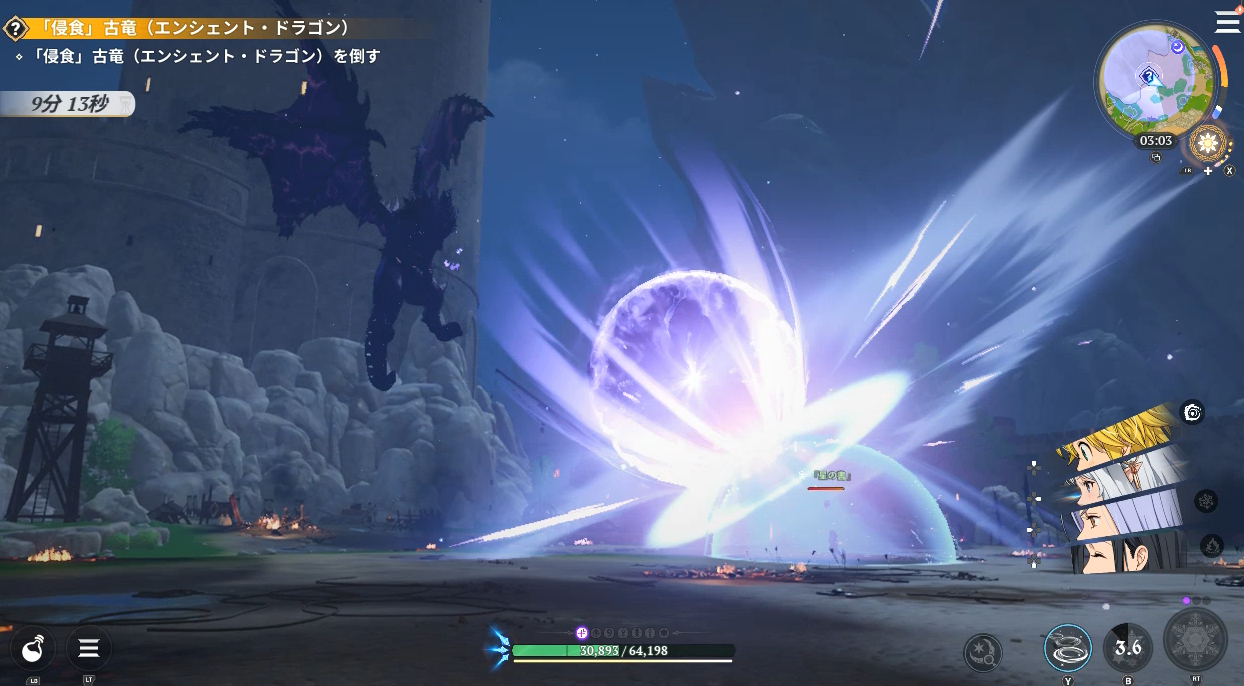Click the flame icon beside the party portraits
This screenshot has height=686, width=1244.
[x=1211, y=546]
